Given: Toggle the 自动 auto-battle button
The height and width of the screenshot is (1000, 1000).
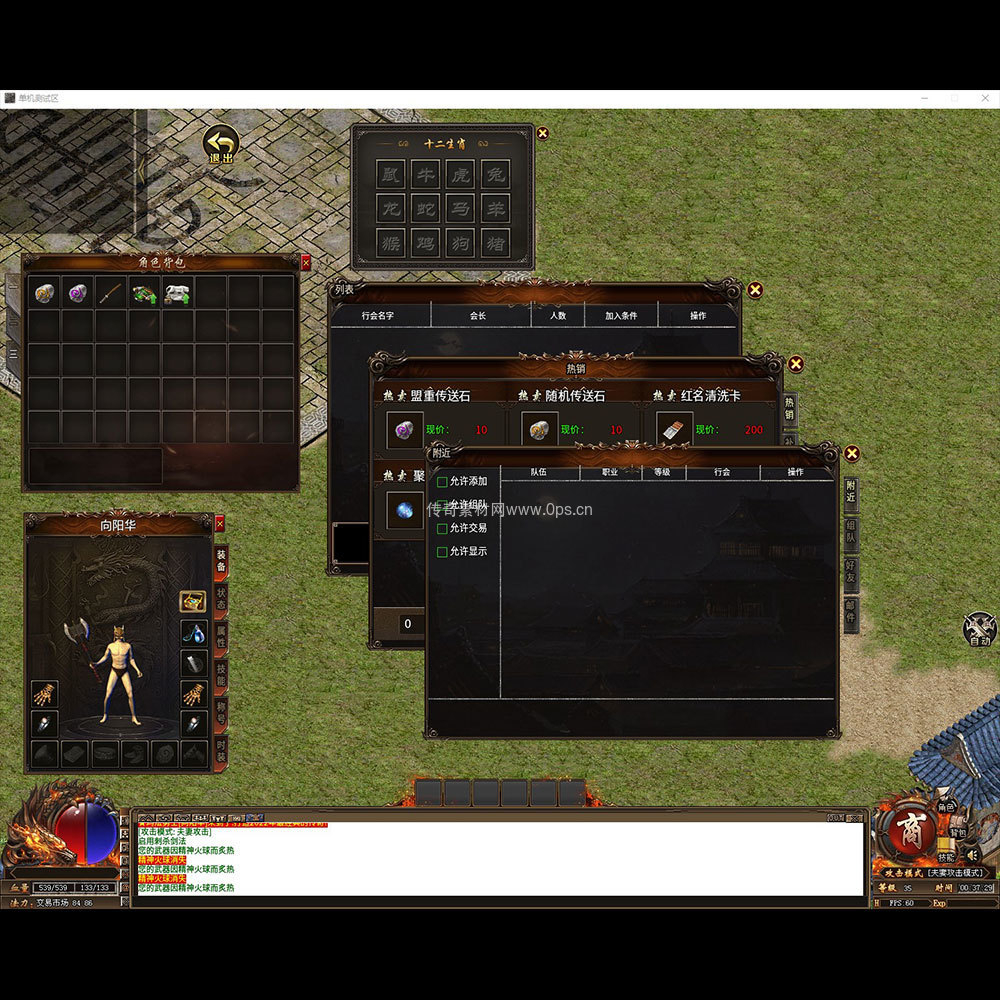Looking at the screenshot, I should click(979, 630).
